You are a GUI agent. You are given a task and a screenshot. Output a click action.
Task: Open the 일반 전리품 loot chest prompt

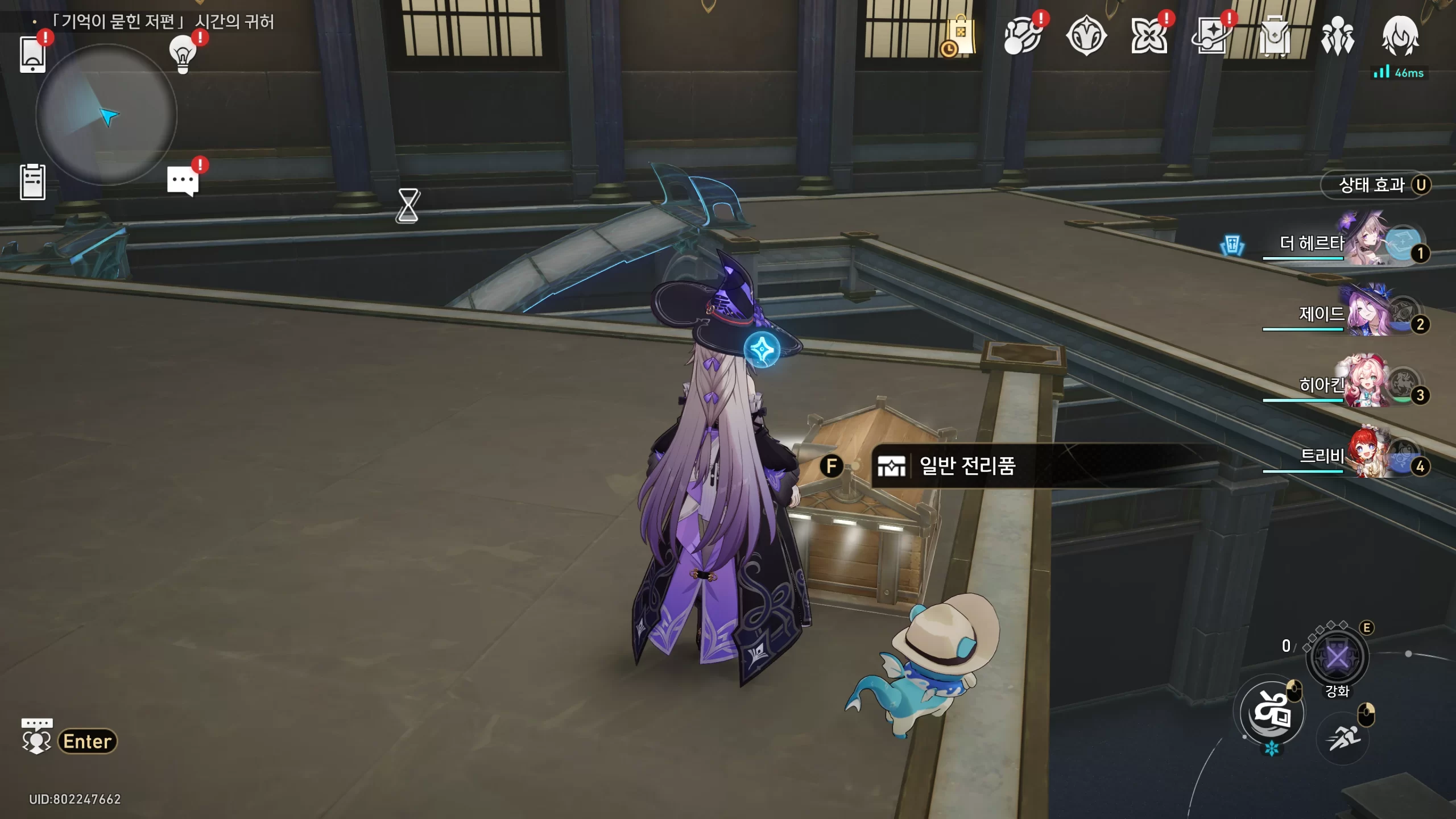click(967, 466)
